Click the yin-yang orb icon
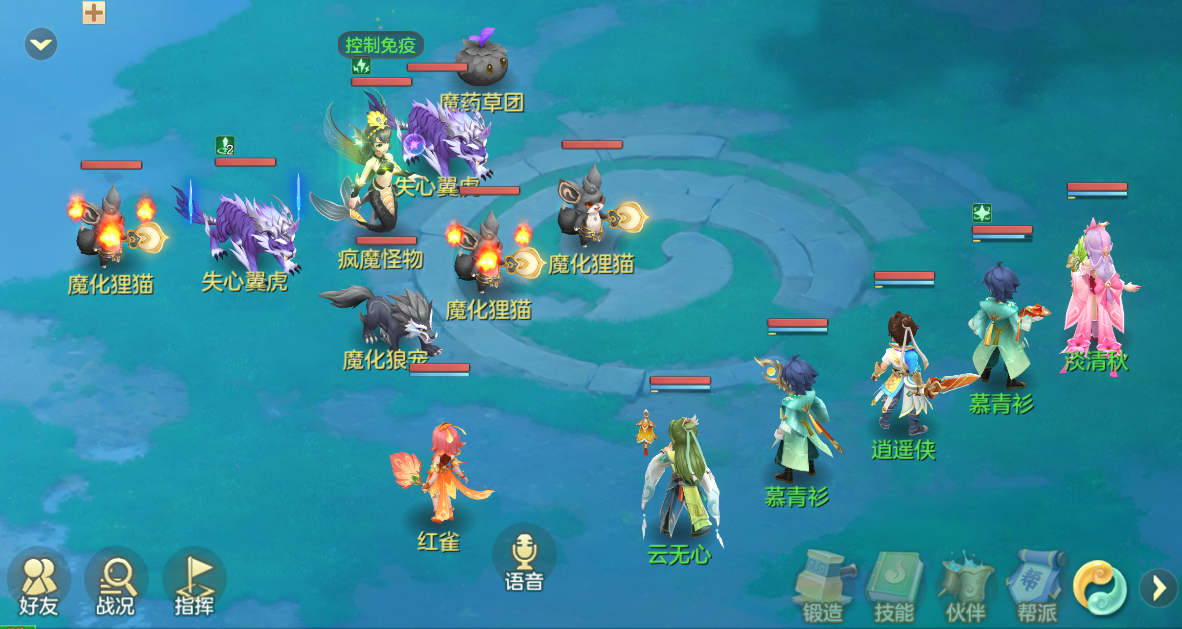This screenshot has width=1182, height=629. pyautogui.click(x=1100, y=587)
